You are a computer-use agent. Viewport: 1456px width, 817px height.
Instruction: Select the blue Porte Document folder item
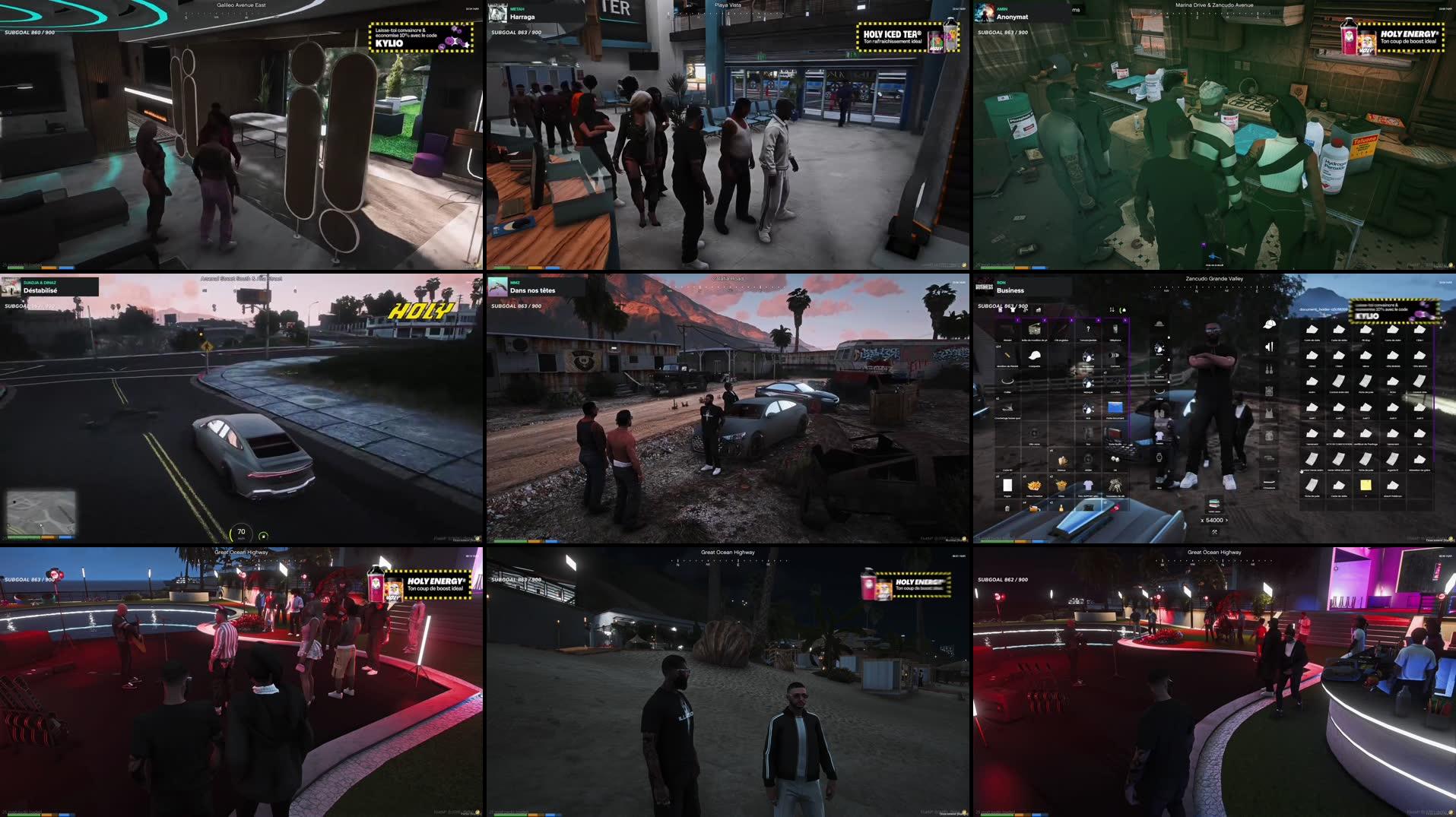pos(1115,409)
